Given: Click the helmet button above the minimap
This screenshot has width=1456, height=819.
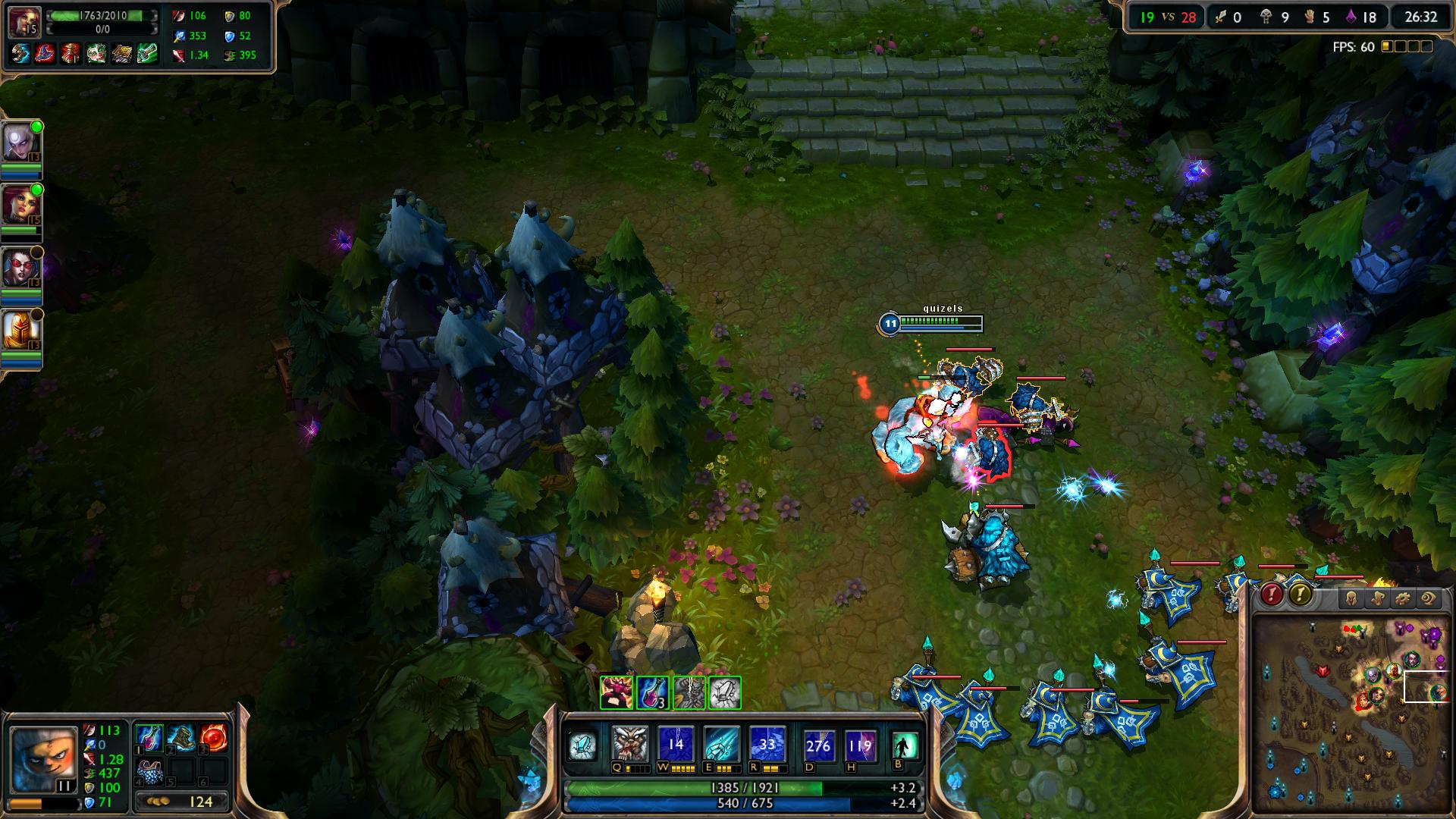Looking at the screenshot, I should tap(1351, 599).
